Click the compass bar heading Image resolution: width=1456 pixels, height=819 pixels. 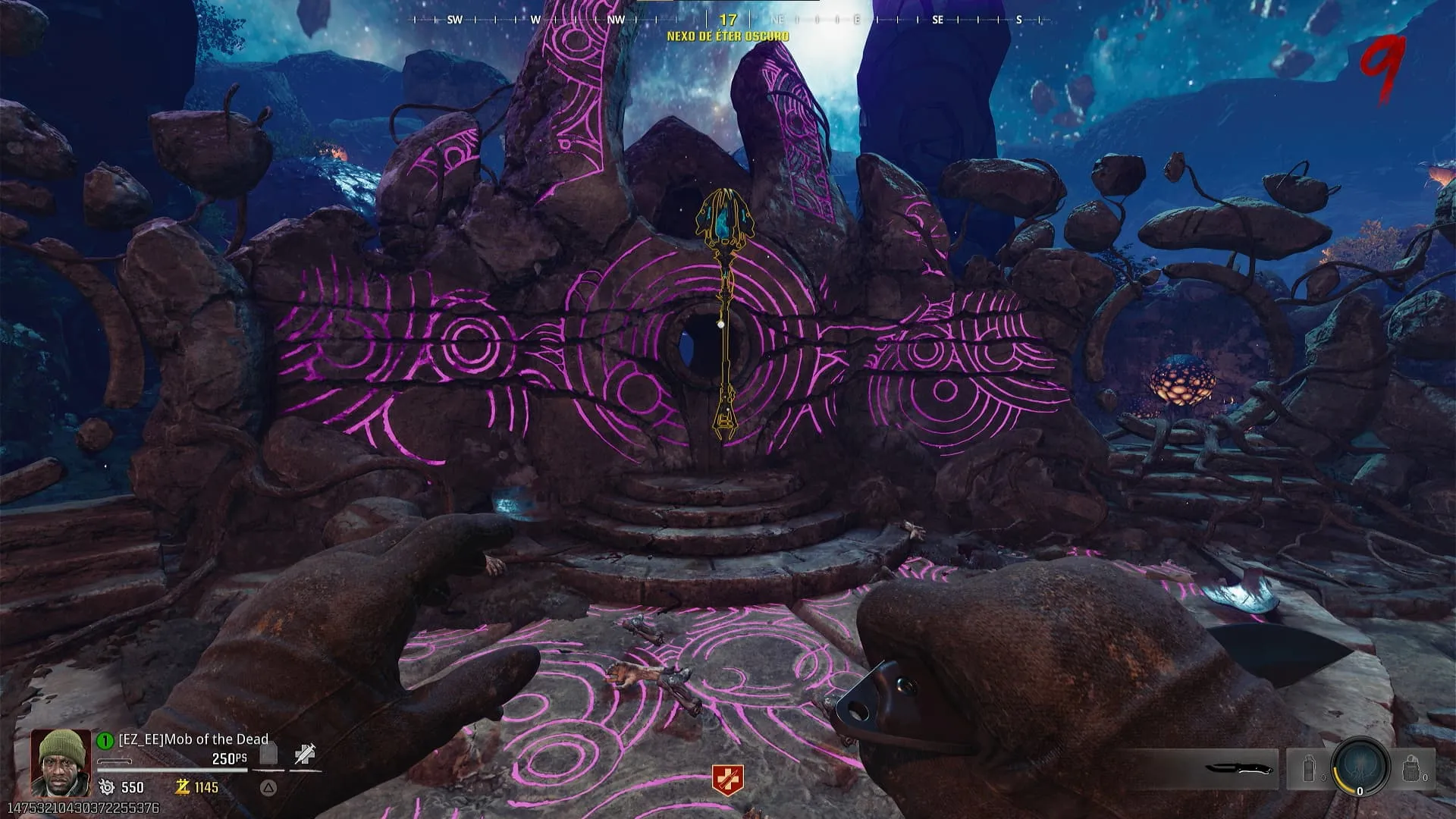(728, 20)
